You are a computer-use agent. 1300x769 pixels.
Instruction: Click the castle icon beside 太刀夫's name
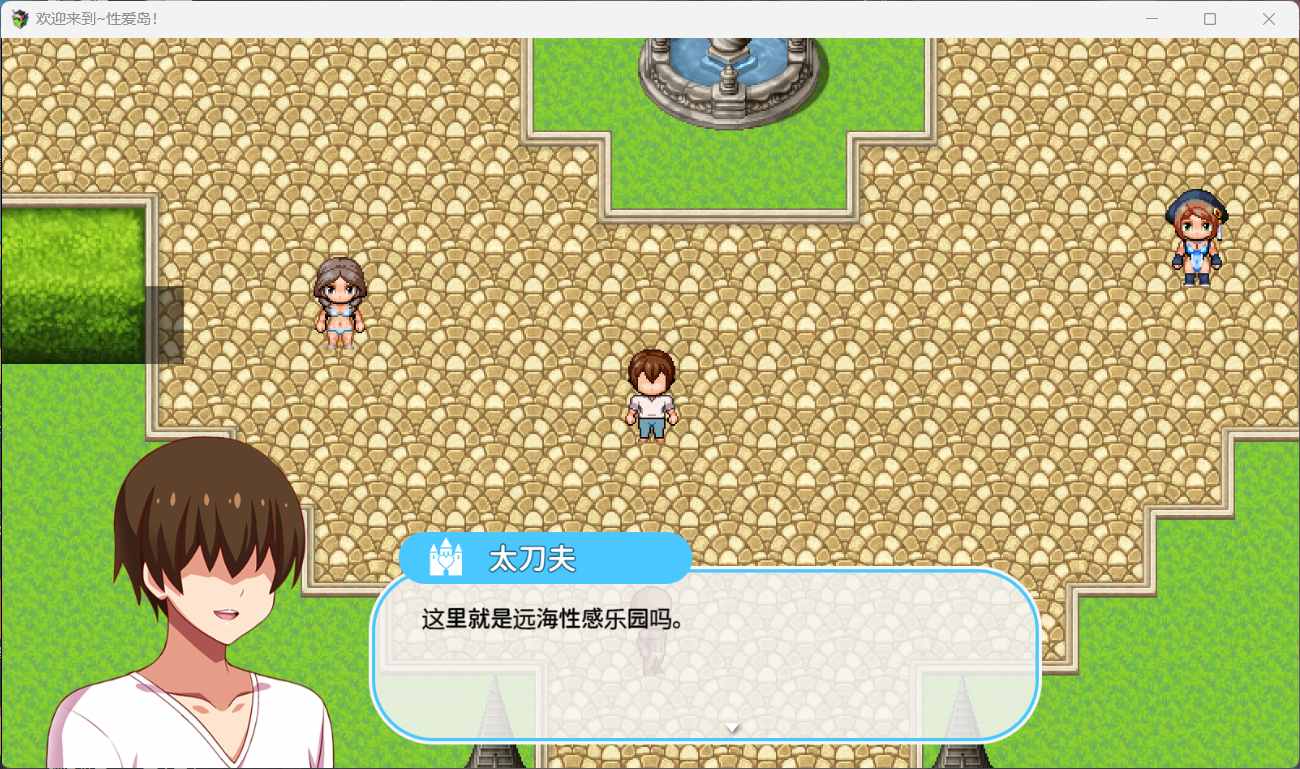pos(447,558)
